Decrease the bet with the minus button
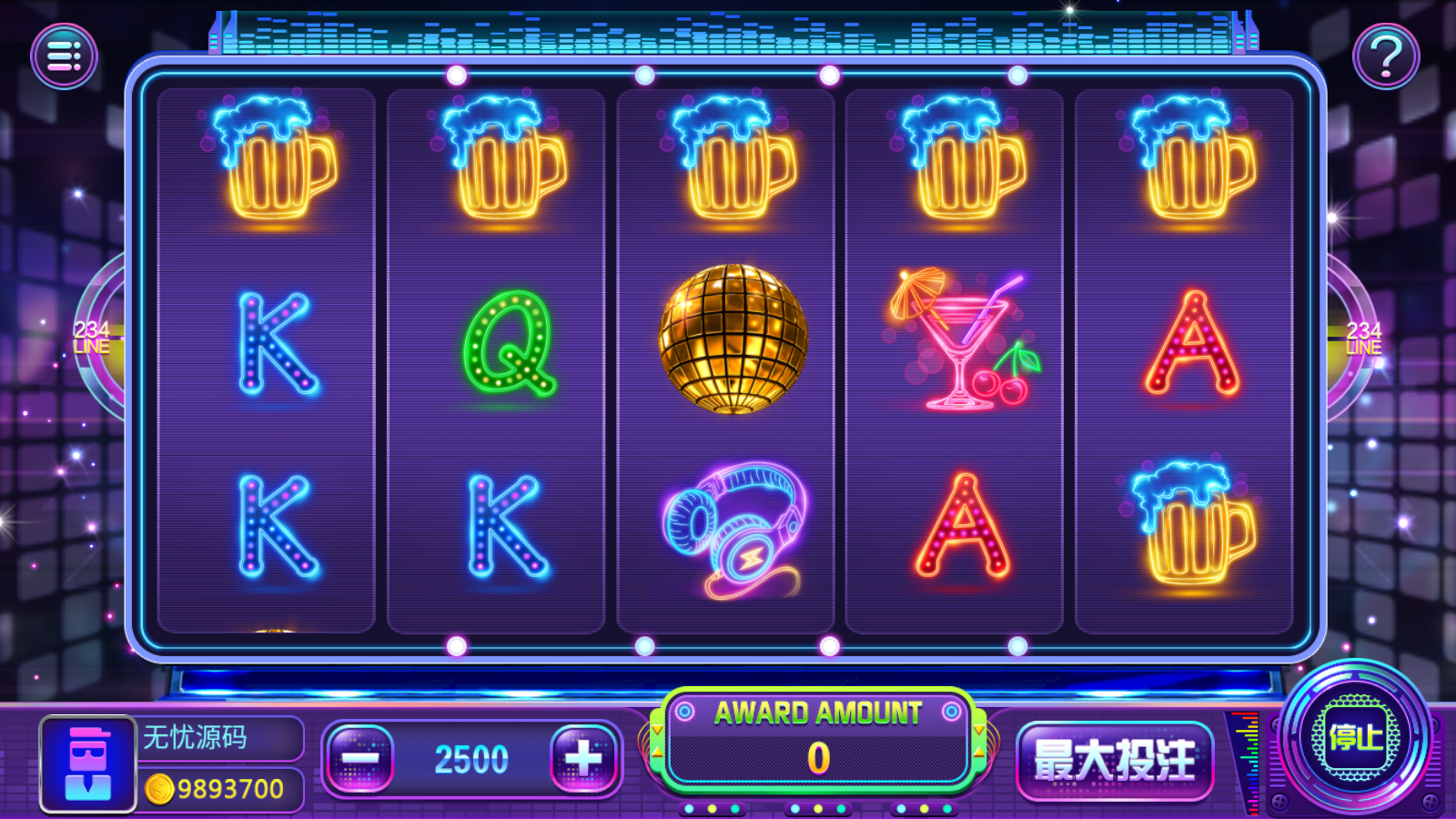Viewport: 1456px width, 819px height. click(360, 756)
